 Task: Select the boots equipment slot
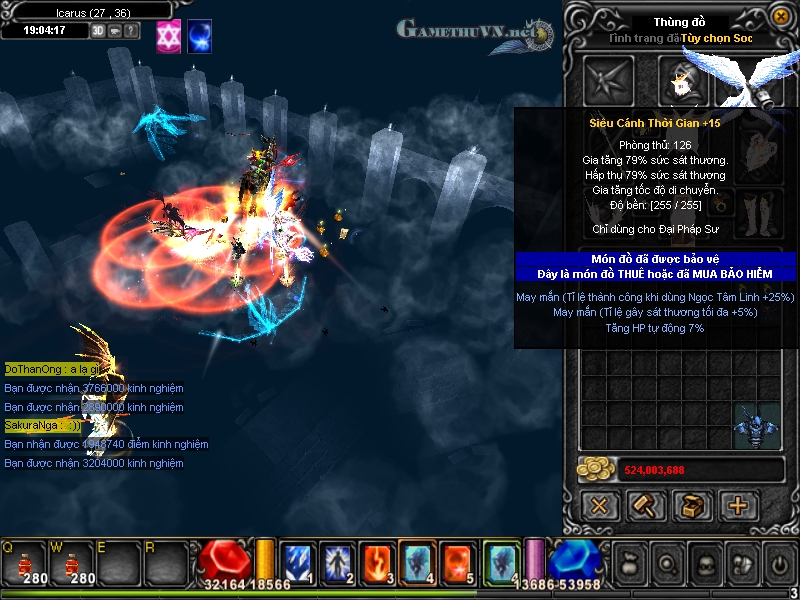tap(758, 208)
